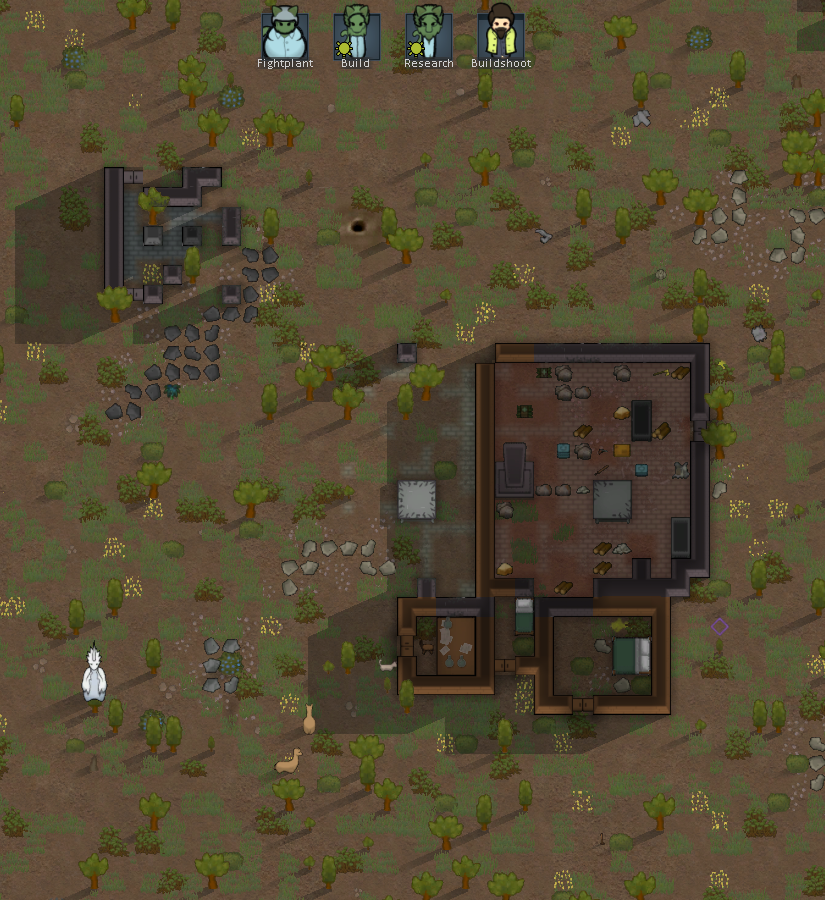Select the Research colonist portrait
Viewport: 825px width, 900px height.
[429, 34]
